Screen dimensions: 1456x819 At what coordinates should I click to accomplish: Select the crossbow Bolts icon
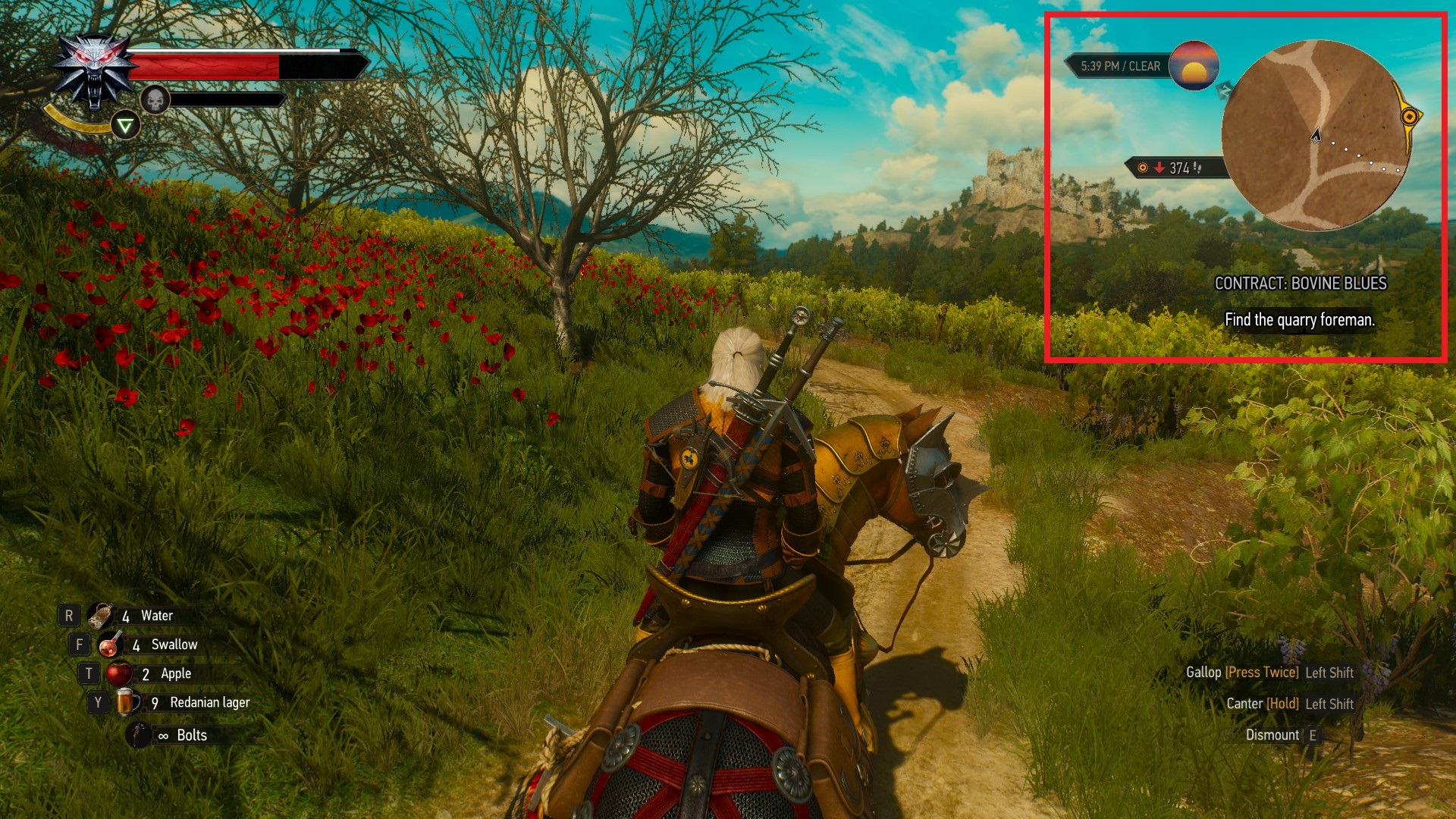[136, 734]
